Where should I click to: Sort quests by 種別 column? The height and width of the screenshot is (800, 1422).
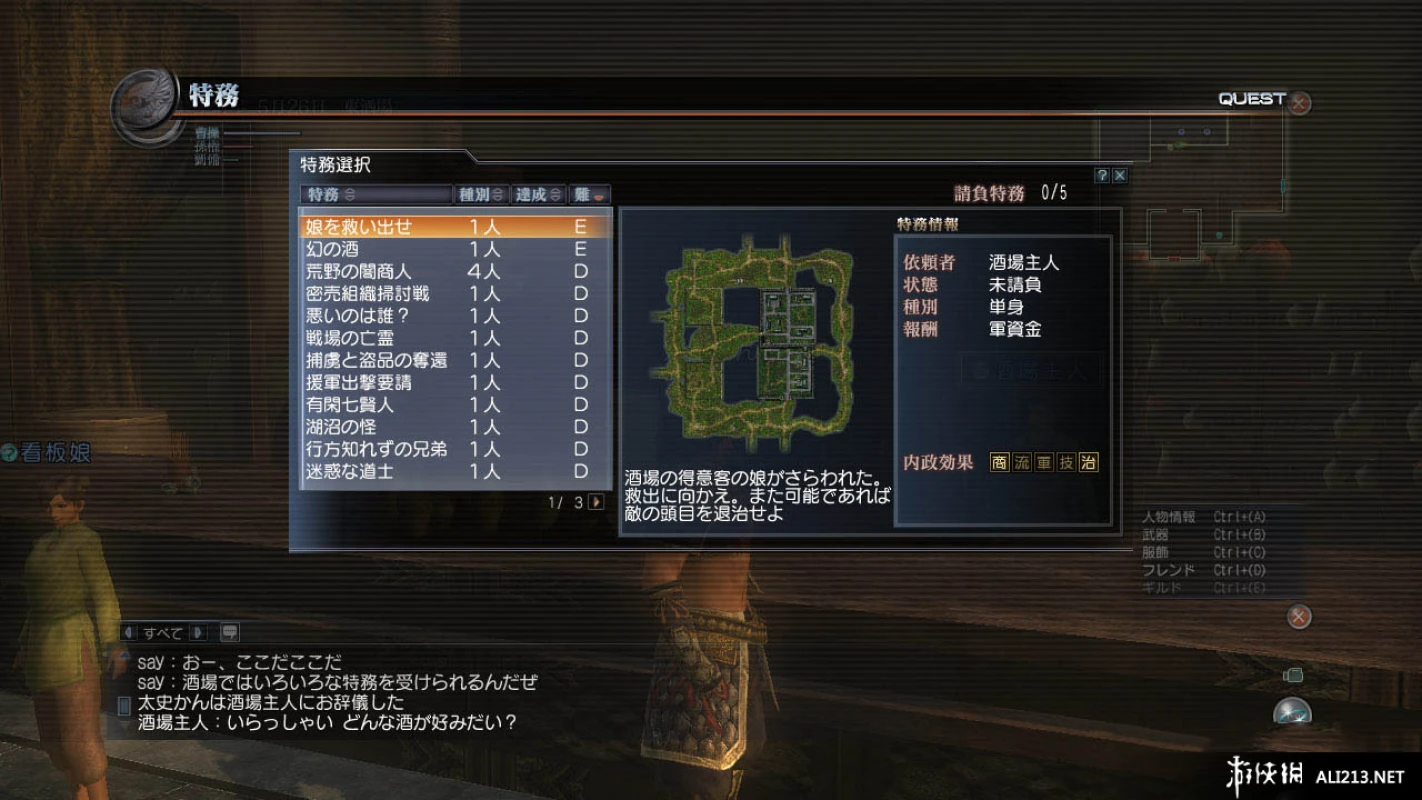pos(481,194)
